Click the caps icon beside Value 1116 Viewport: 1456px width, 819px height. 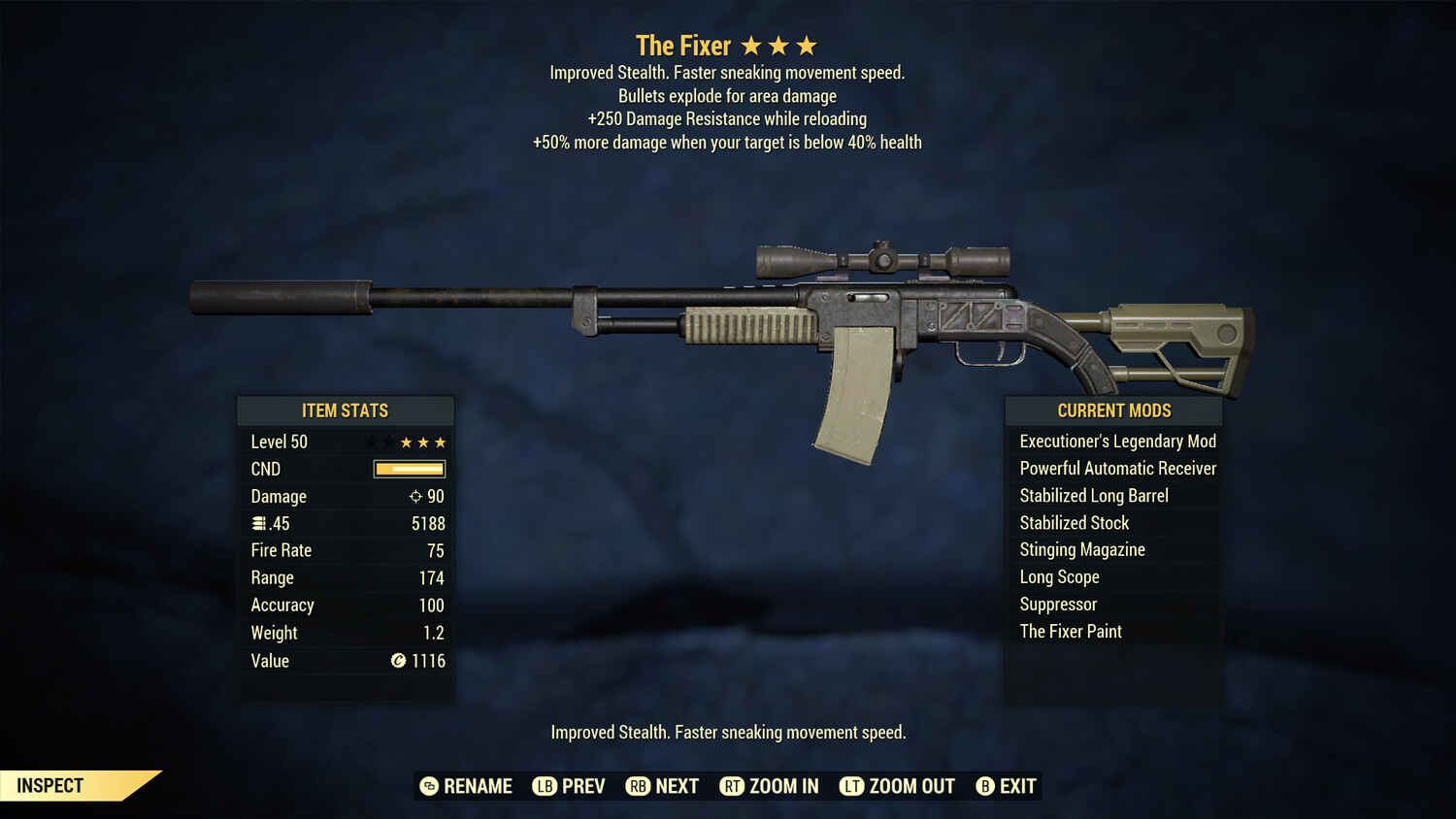[397, 662]
